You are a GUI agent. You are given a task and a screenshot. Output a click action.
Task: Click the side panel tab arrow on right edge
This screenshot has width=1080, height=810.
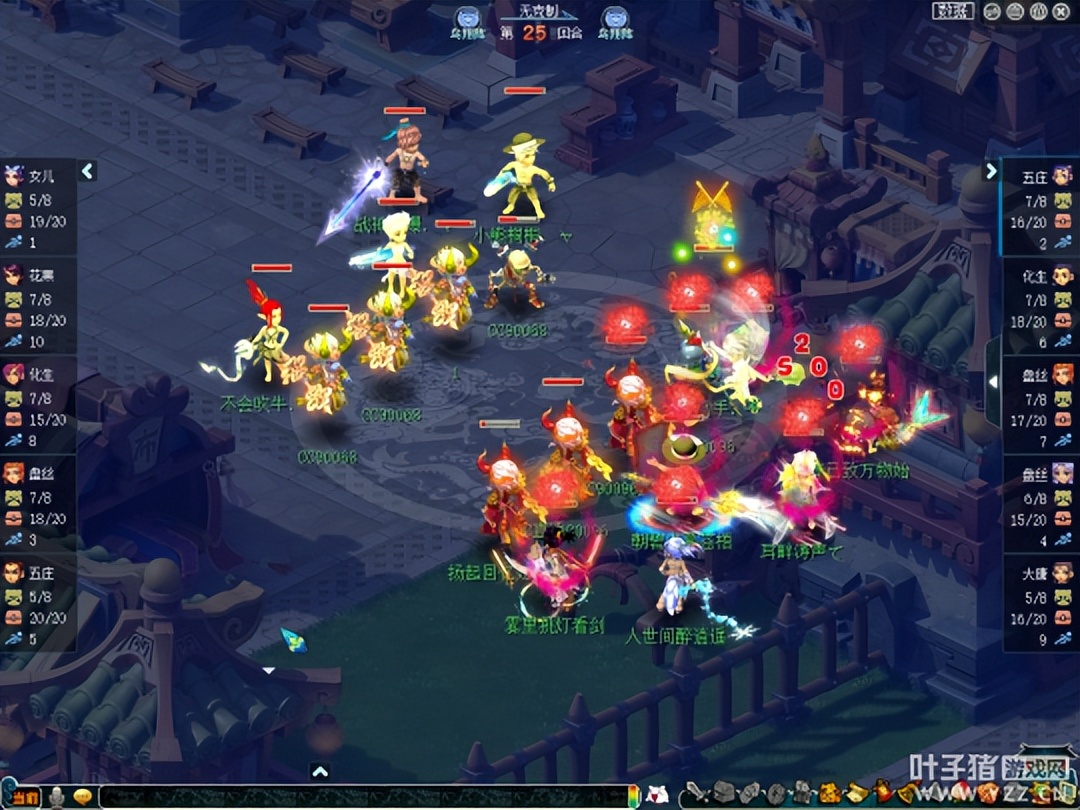pyautogui.click(x=993, y=381)
